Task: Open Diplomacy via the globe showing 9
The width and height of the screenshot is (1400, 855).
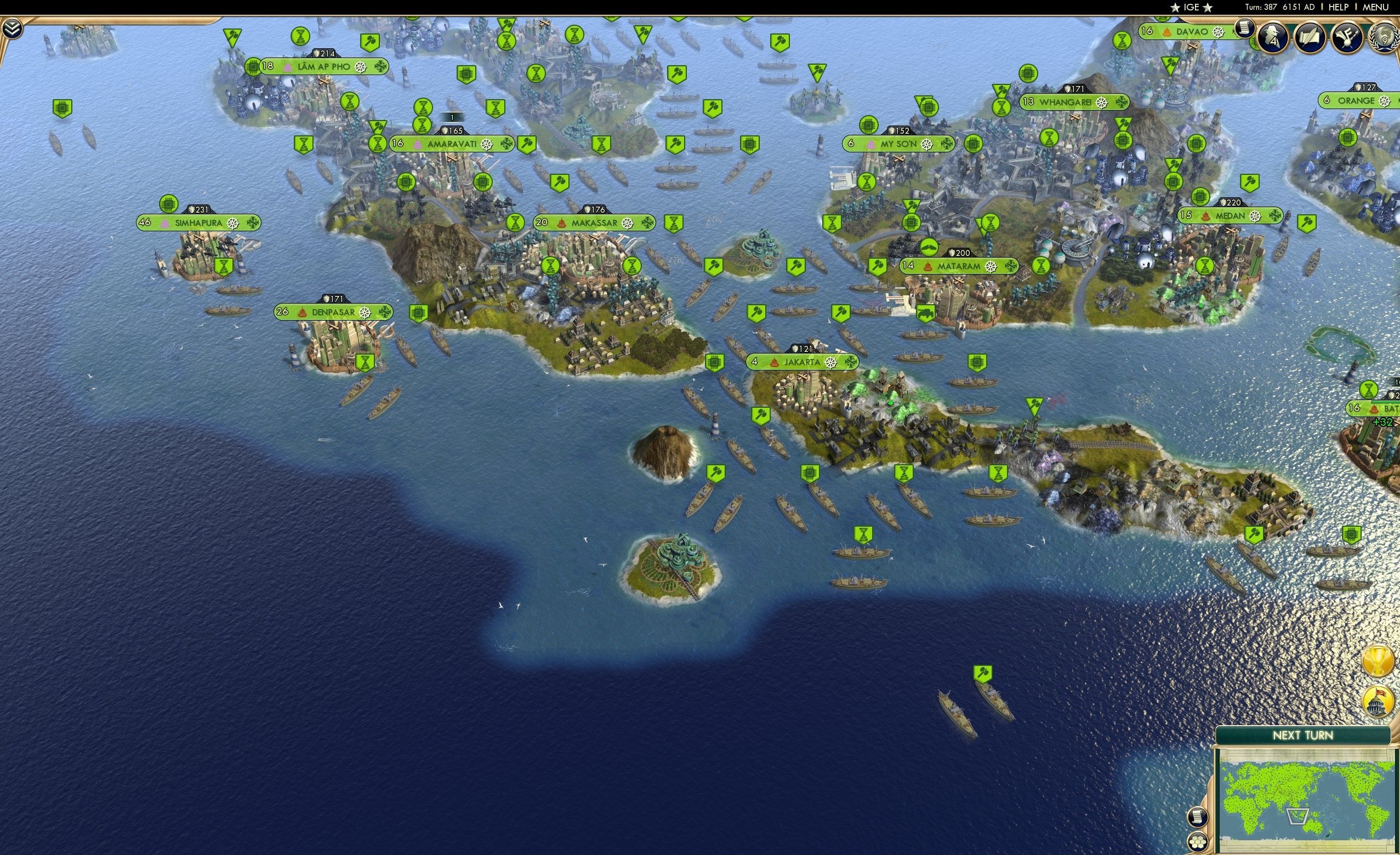Action: [1385, 37]
